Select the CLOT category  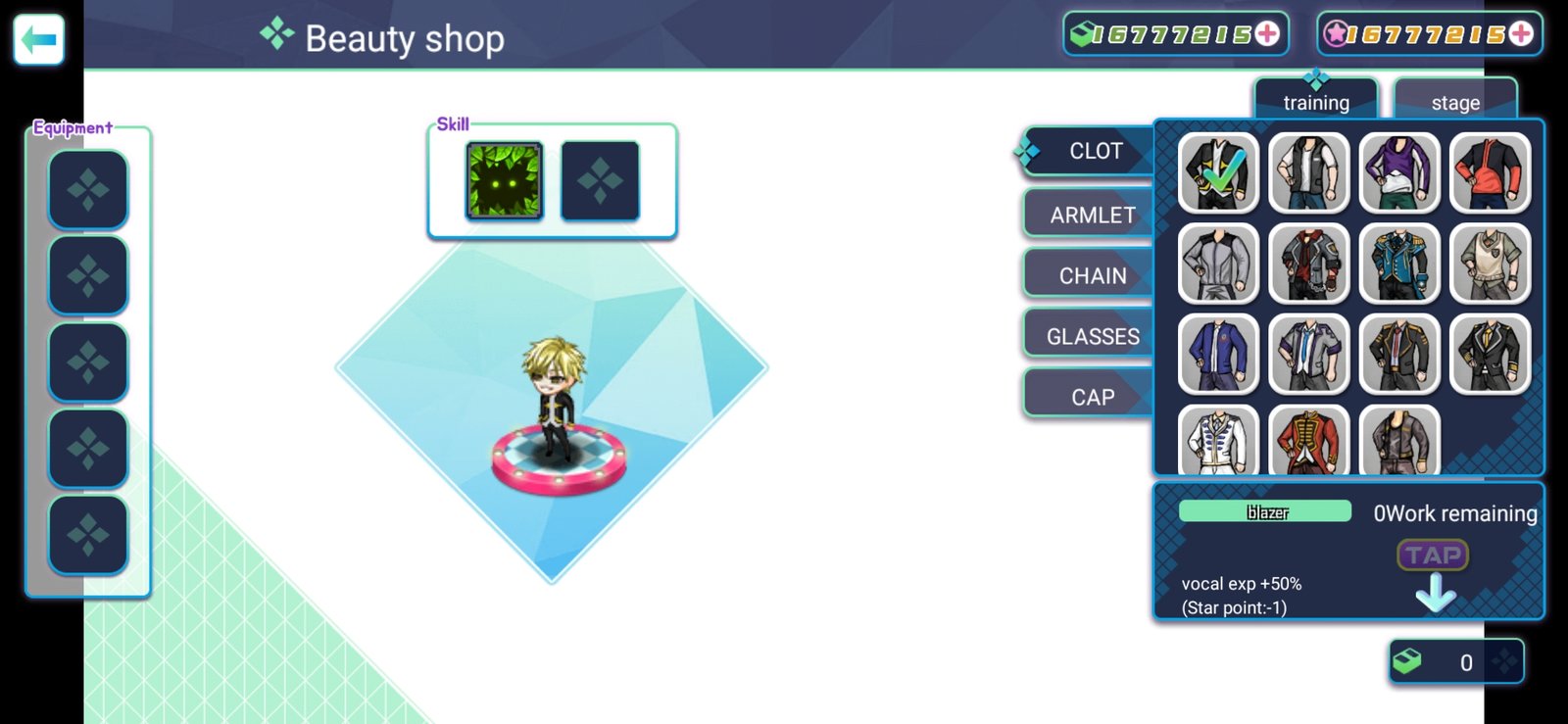click(1094, 152)
